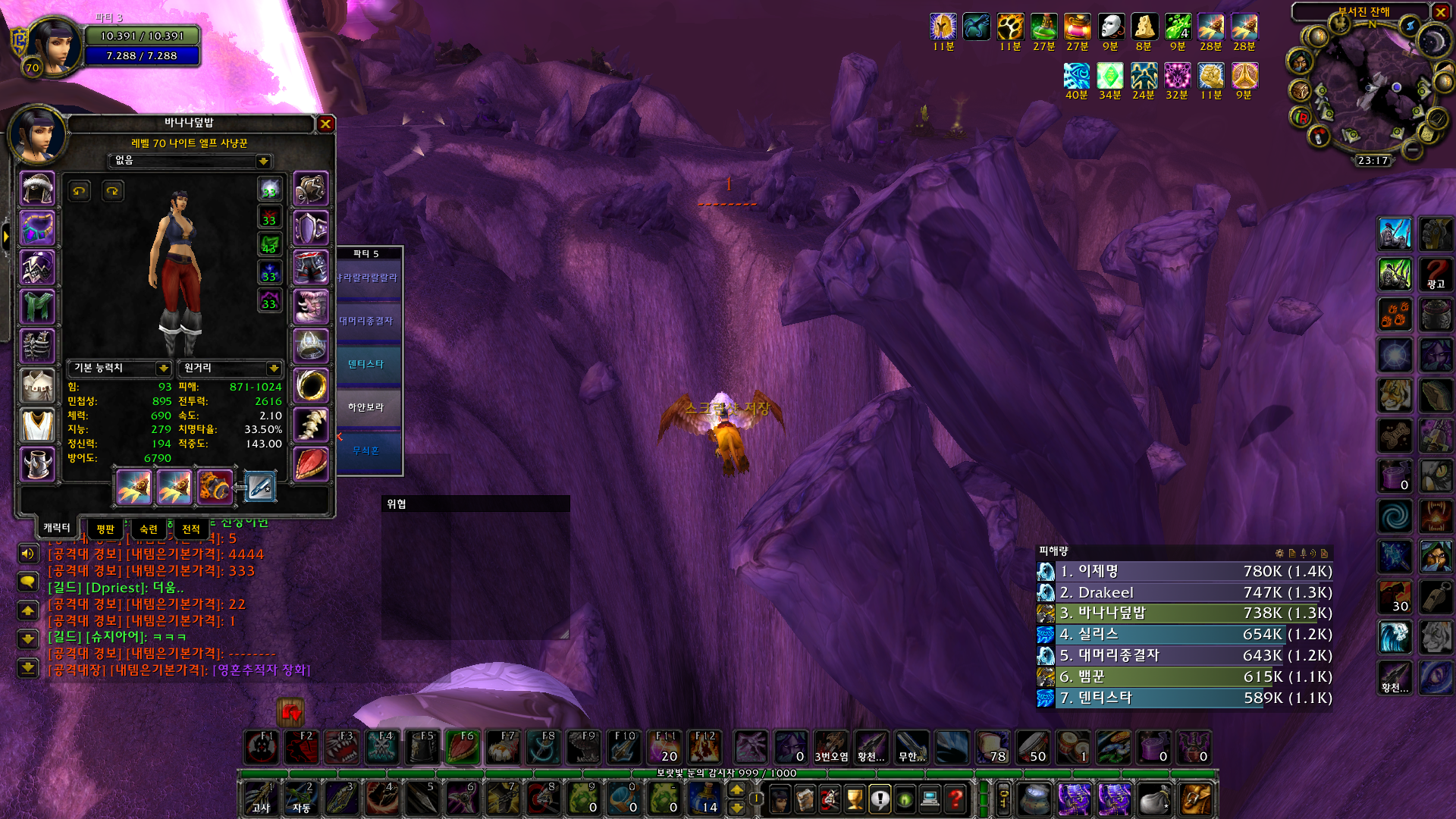Open the golden trophy achievements button
The width and height of the screenshot is (1456, 819).
click(855, 799)
